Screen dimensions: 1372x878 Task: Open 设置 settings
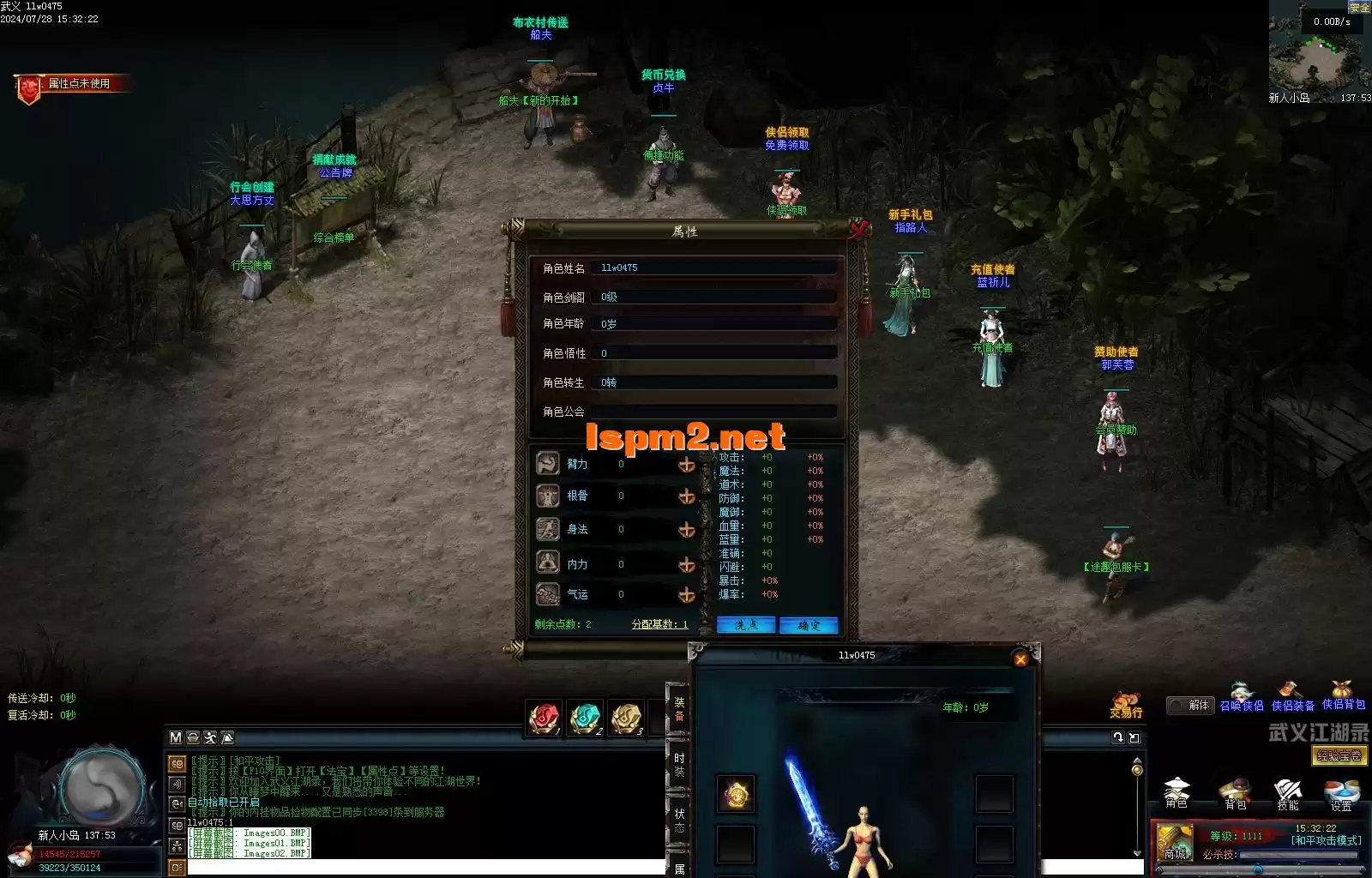(x=1341, y=792)
